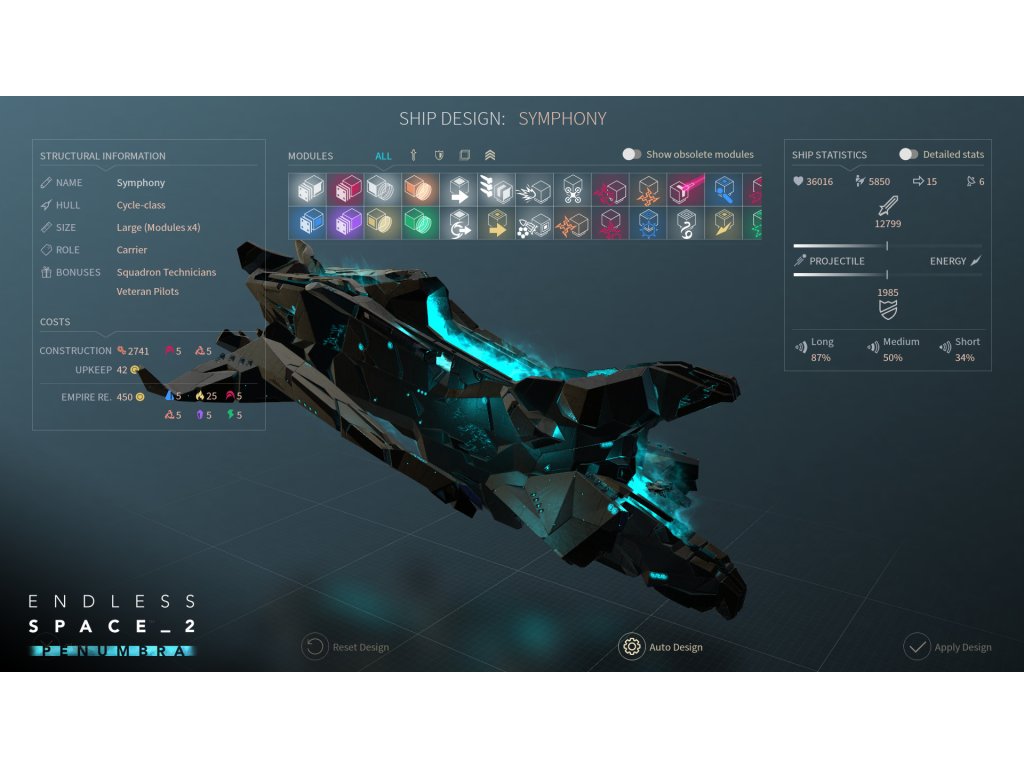Select the white drone squadron module
This screenshot has height=768, width=1024.
coord(572,189)
